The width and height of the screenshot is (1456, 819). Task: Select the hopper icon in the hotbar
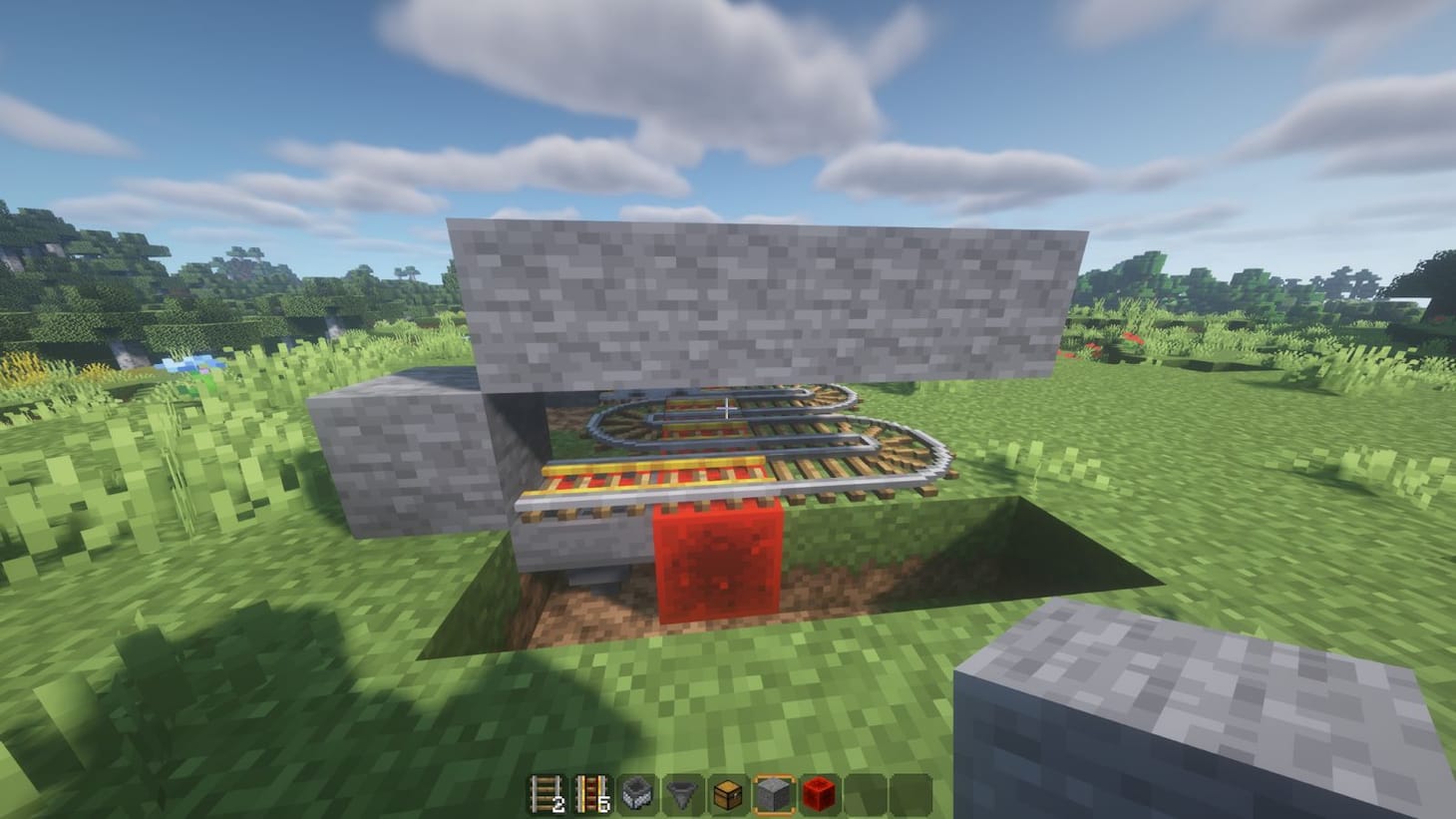click(680, 794)
